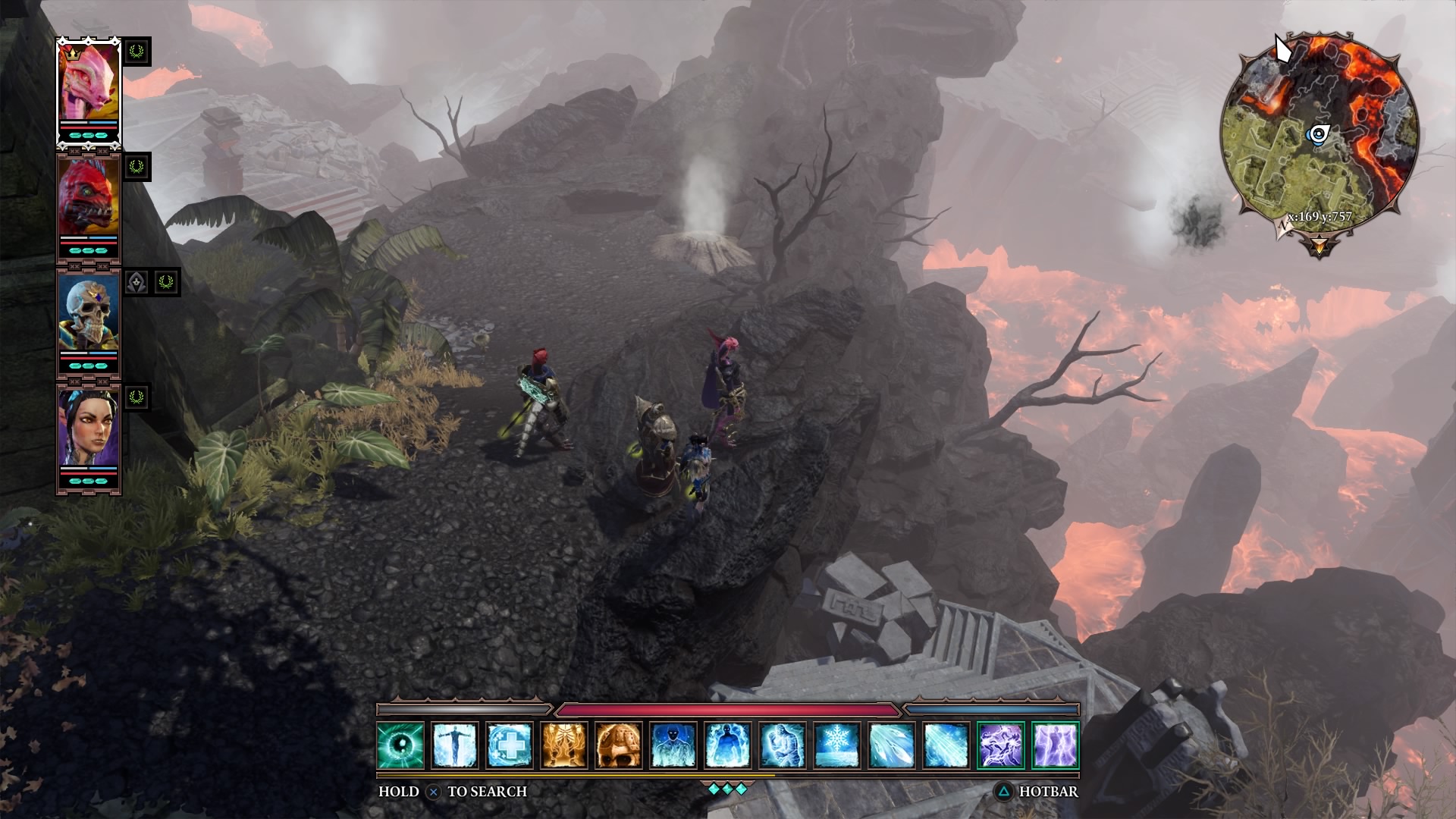The height and width of the screenshot is (819, 1456).
Task: Click the middle diamond hotbar page indicator
Action: (728, 789)
